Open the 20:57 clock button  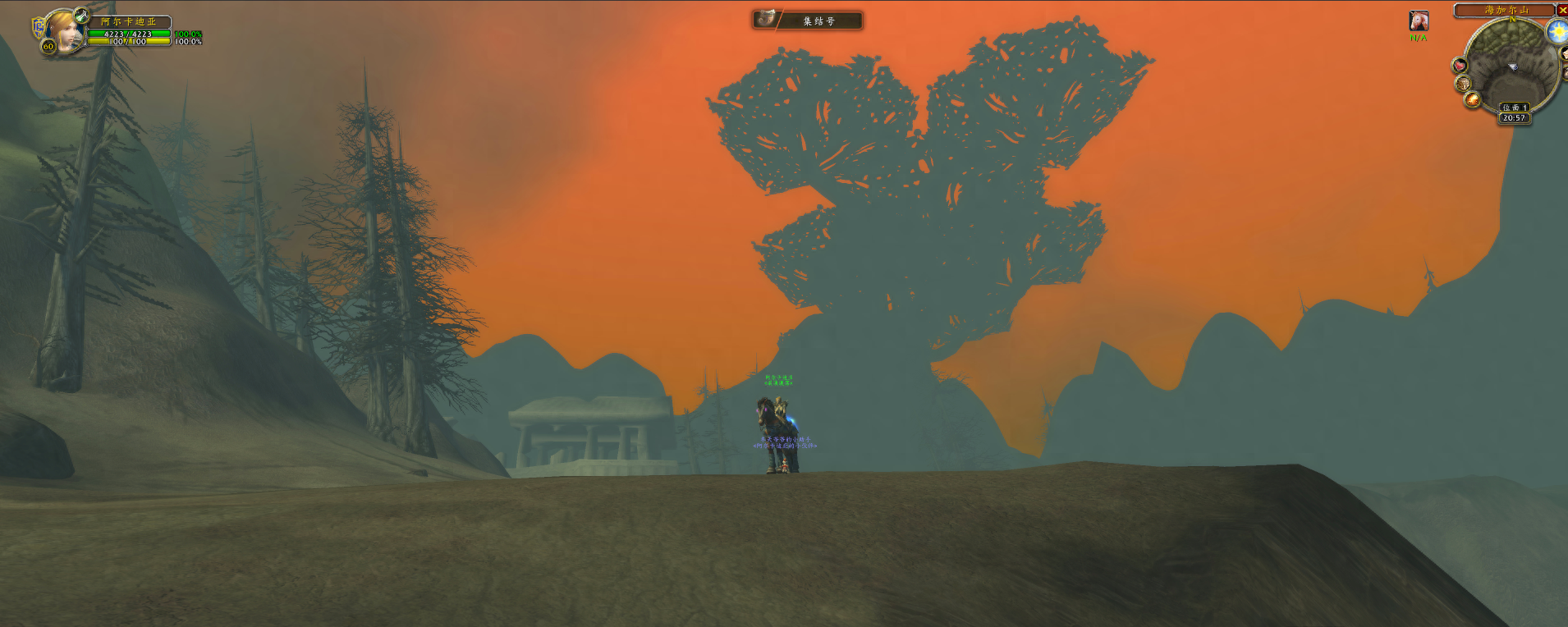(1514, 118)
